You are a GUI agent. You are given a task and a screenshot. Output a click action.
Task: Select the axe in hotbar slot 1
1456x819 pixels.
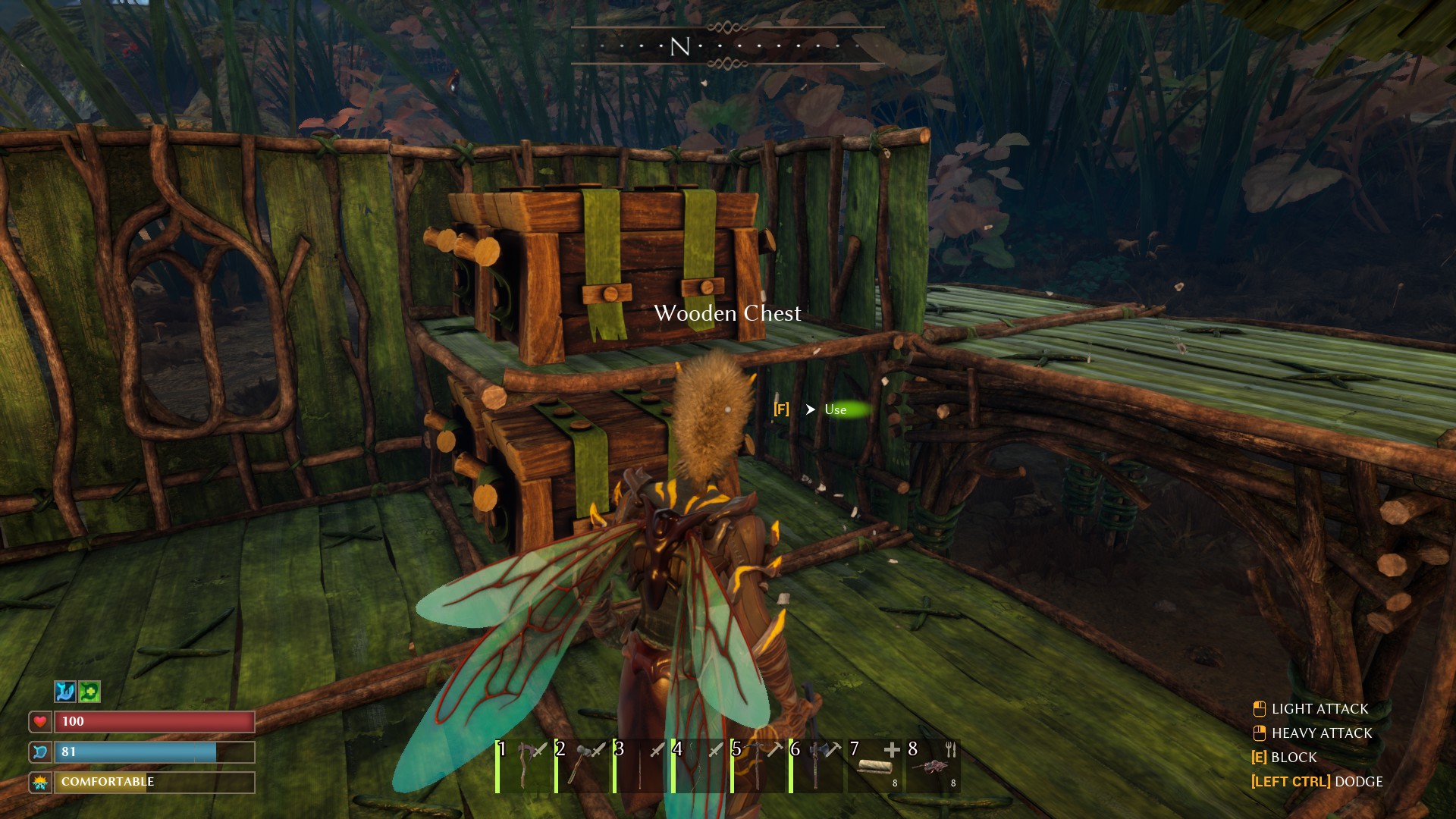[519, 766]
